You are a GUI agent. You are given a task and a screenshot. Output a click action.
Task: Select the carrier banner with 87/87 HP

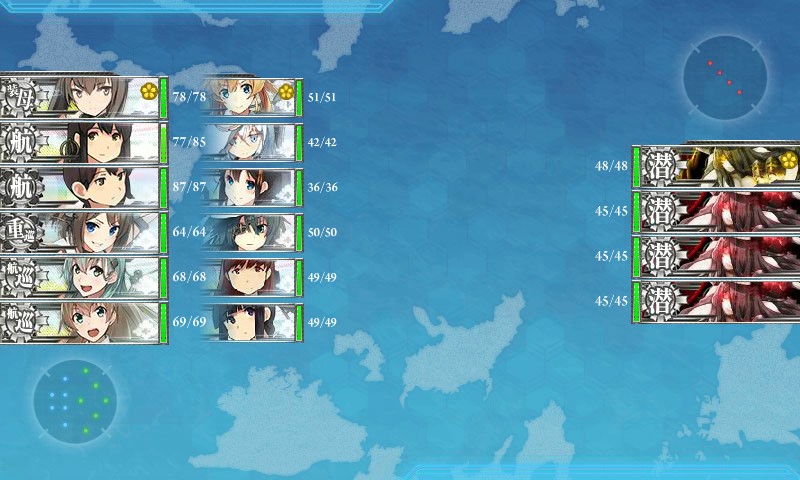[x=82, y=188]
